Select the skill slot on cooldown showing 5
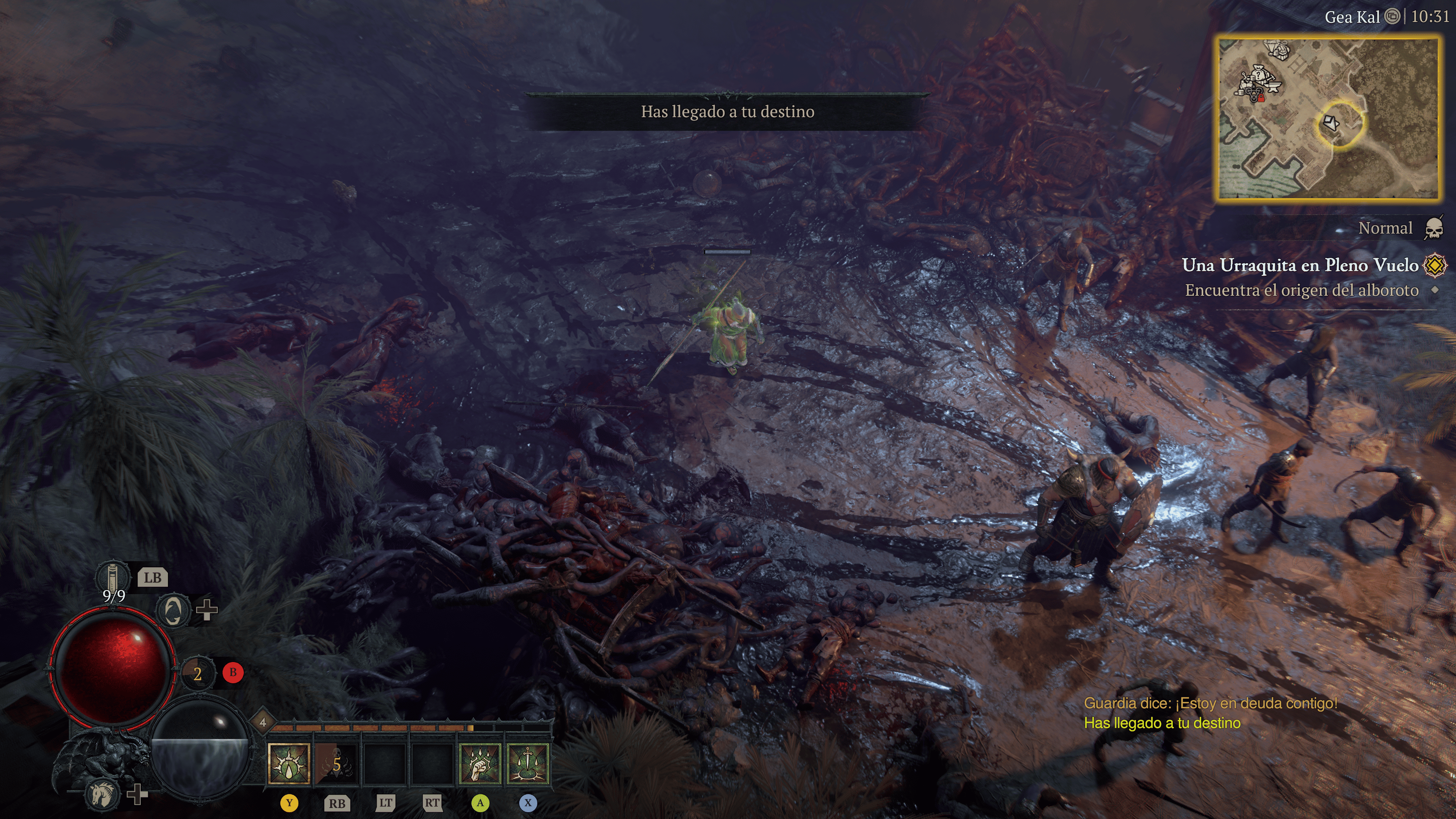The image size is (1456, 819). [x=336, y=764]
